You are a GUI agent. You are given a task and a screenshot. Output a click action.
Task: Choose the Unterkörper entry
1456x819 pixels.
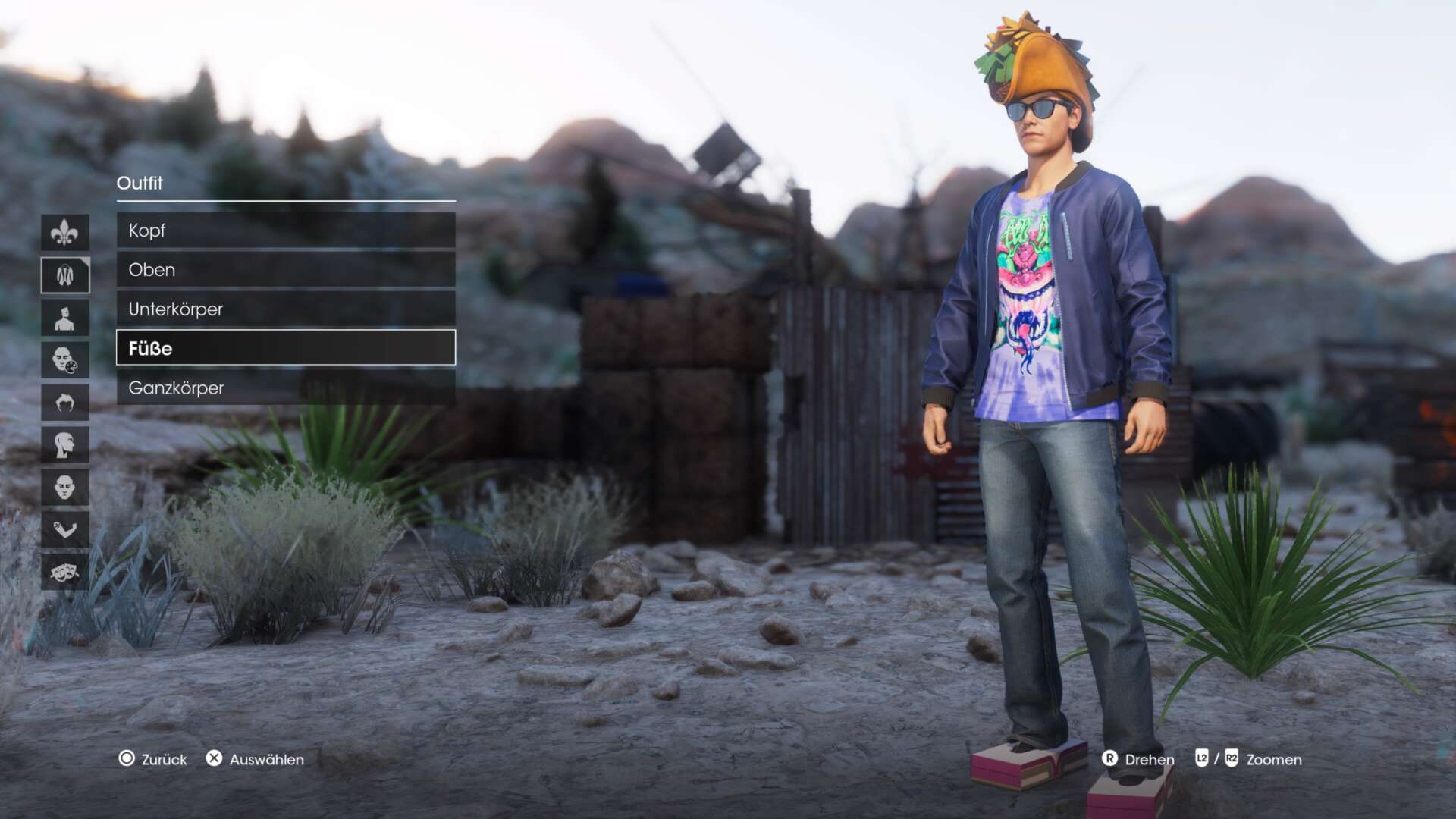tap(285, 309)
